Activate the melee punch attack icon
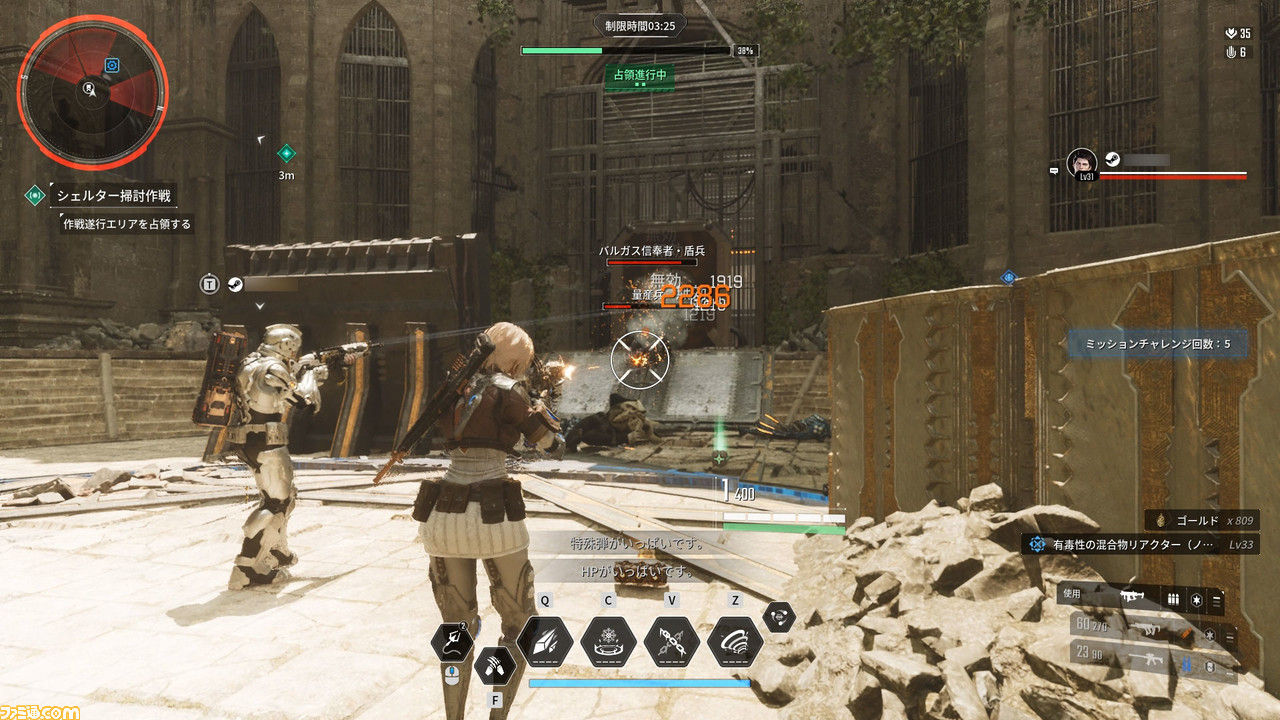 pyautogui.click(x=494, y=664)
